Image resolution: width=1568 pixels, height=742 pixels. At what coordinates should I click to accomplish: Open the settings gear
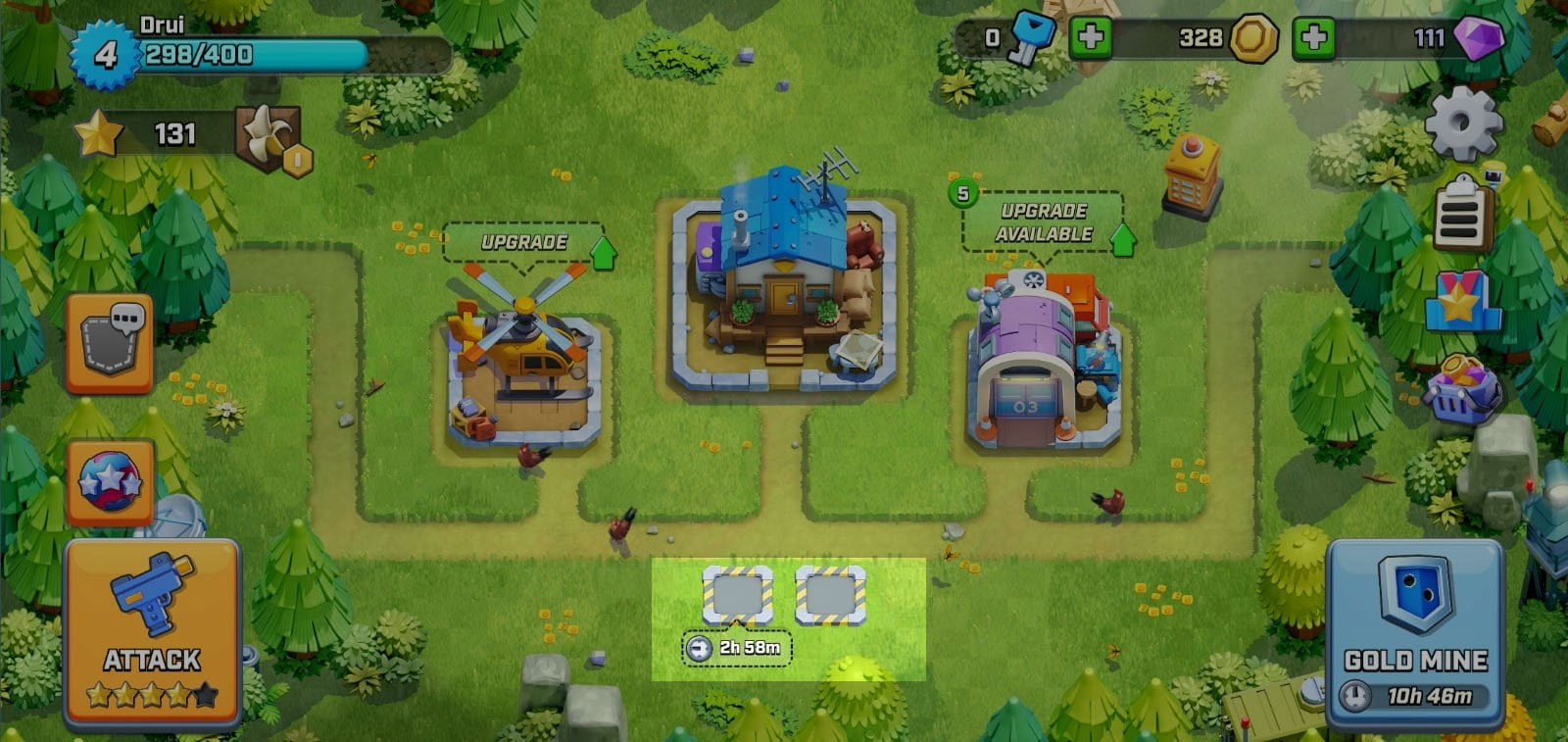(x=1459, y=124)
